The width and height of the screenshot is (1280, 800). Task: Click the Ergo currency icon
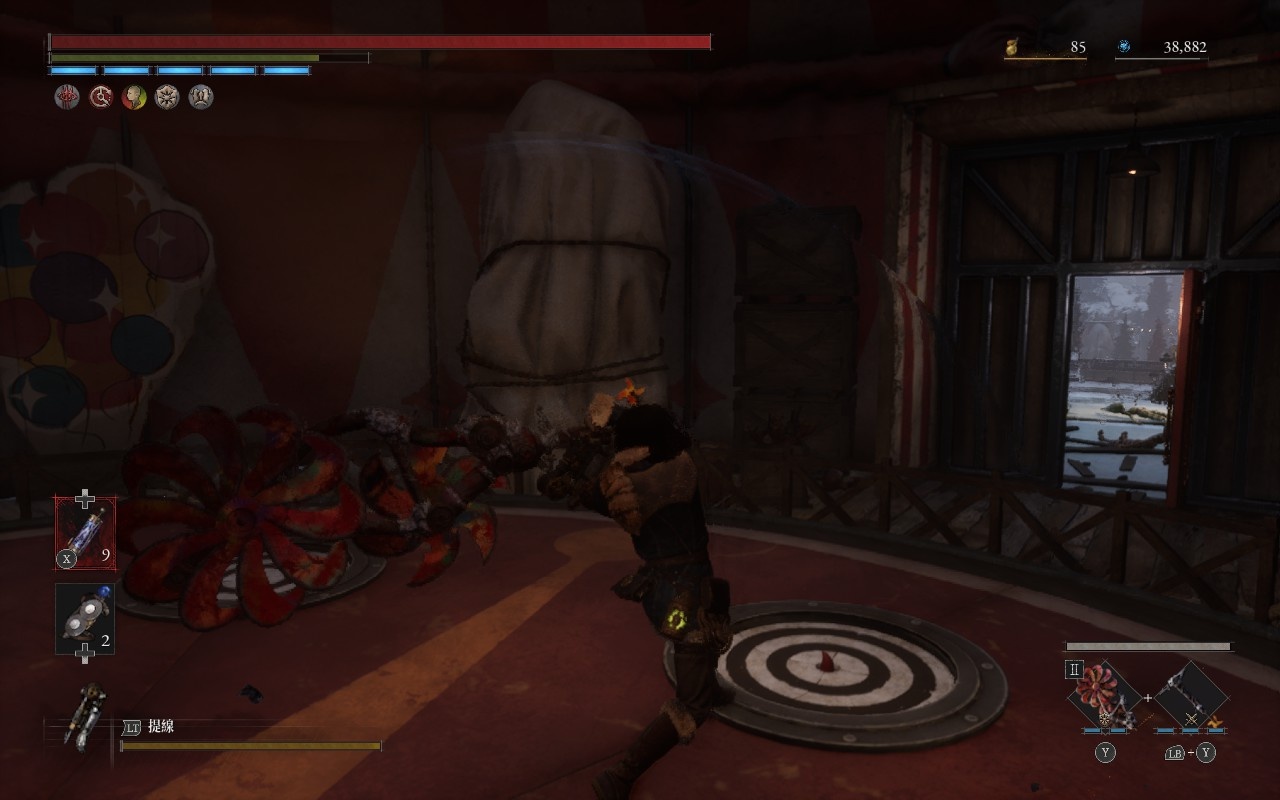click(x=1125, y=46)
